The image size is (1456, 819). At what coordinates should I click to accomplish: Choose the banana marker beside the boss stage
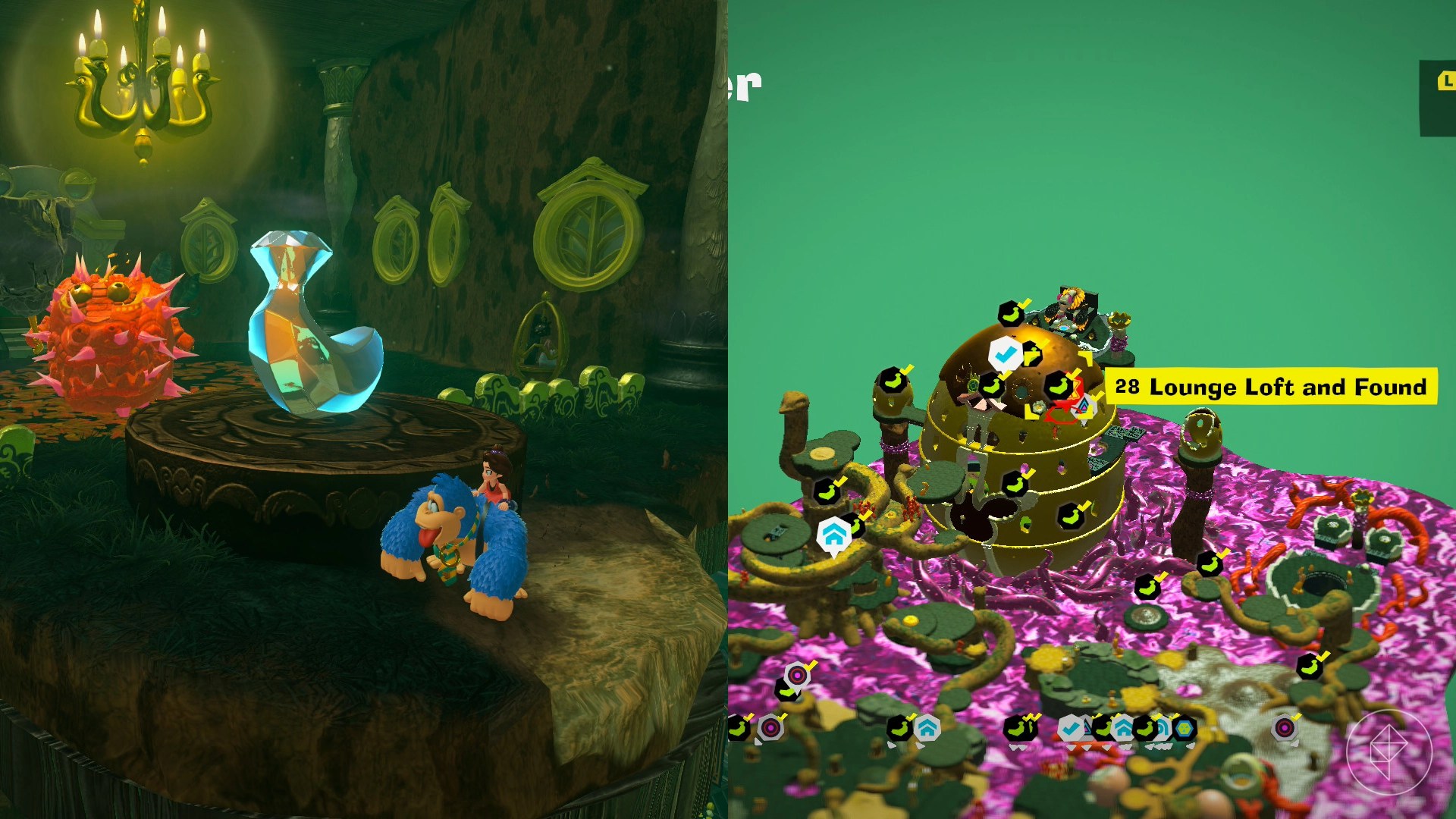[x=1011, y=313]
